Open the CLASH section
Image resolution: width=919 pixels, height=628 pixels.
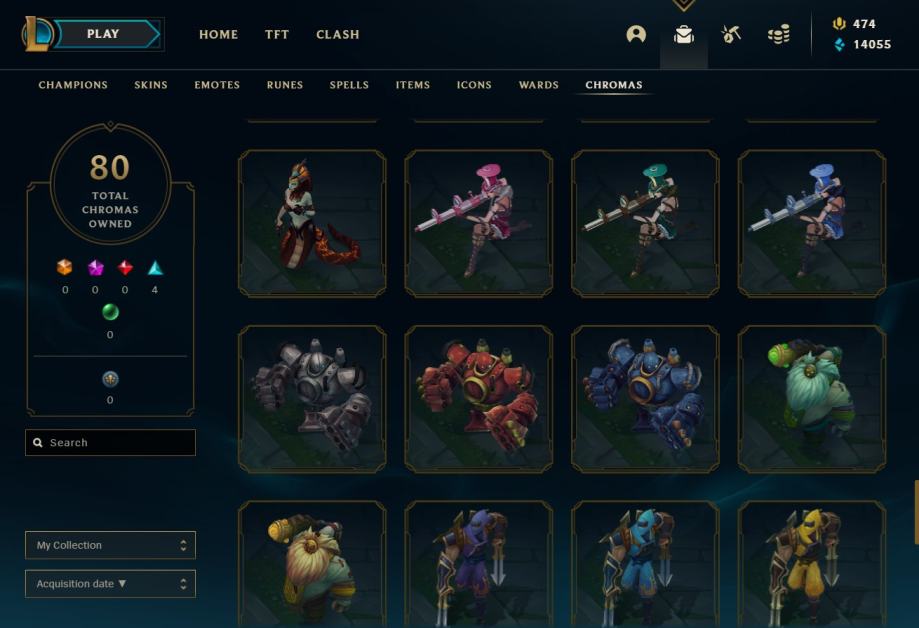click(337, 34)
